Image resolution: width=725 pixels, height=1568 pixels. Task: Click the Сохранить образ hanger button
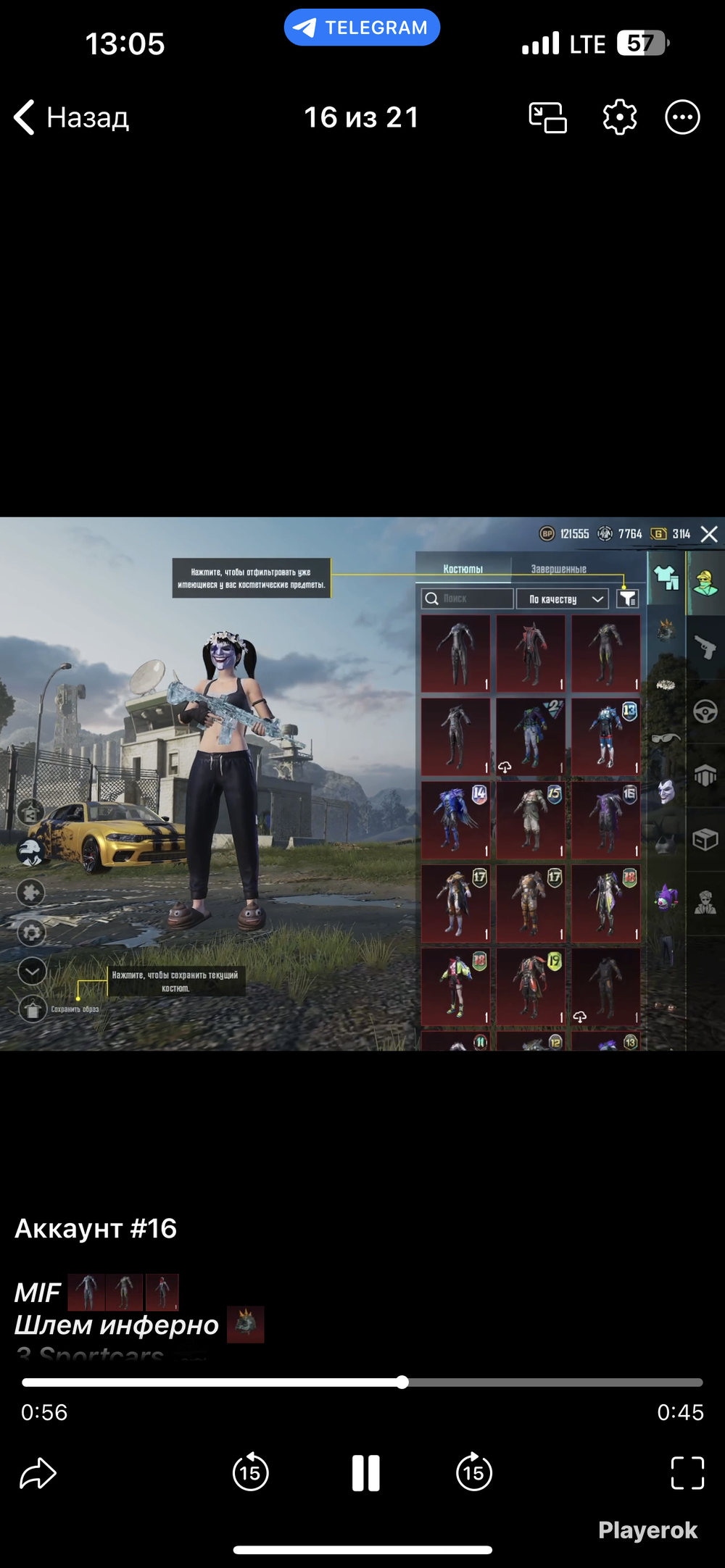pyautogui.click(x=33, y=1009)
